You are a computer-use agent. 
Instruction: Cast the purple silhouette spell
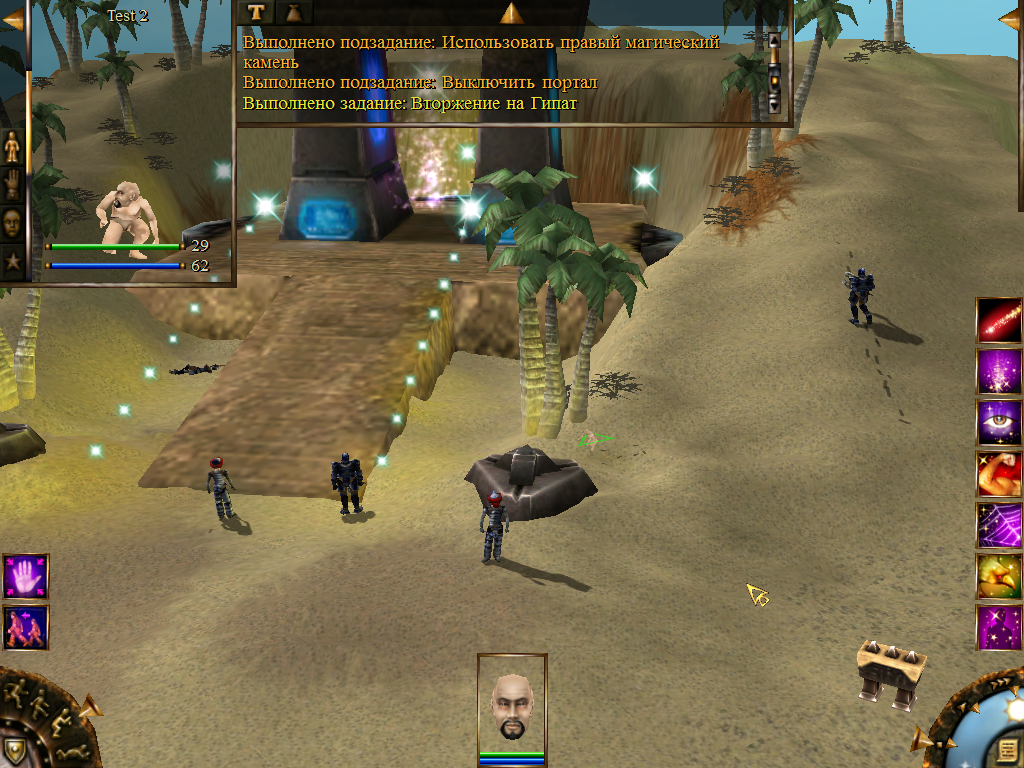(999, 627)
